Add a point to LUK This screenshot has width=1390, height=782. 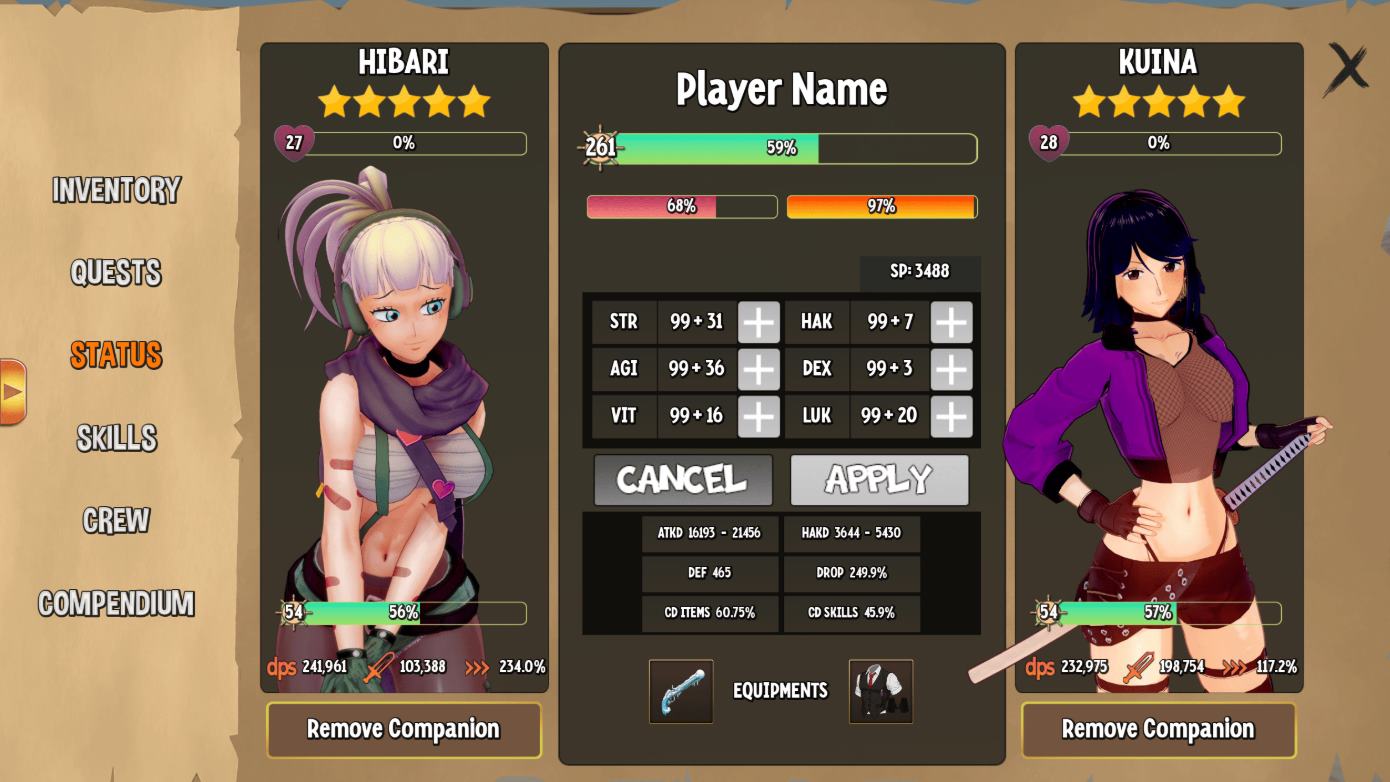(951, 416)
